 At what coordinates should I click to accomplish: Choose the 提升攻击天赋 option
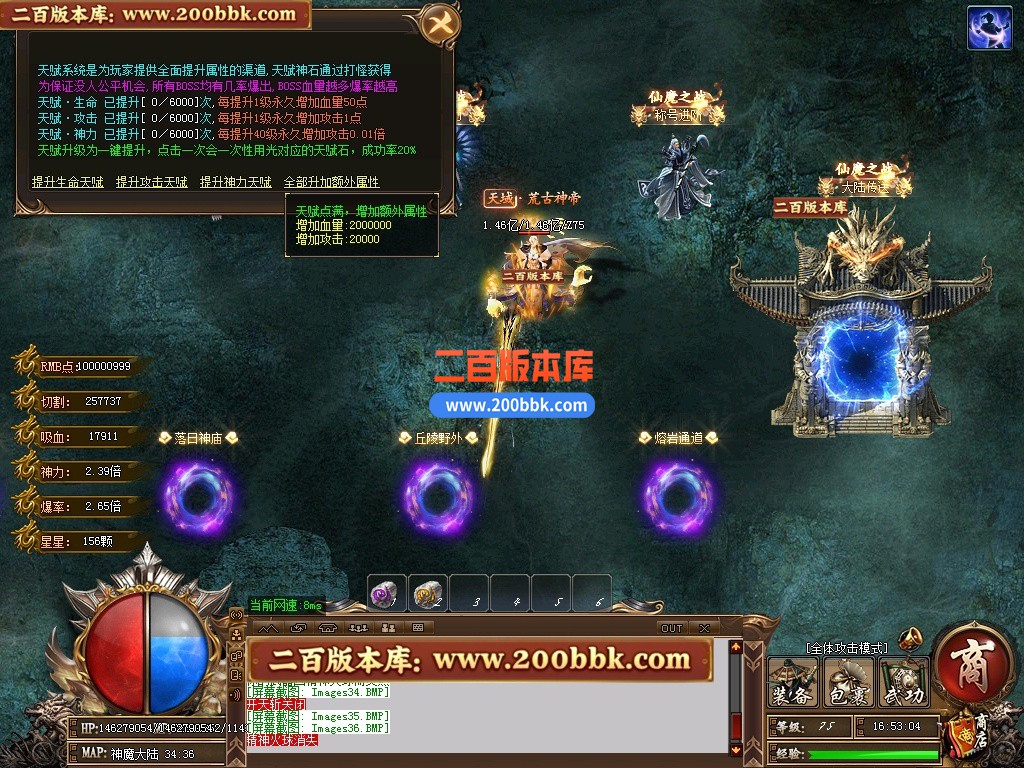[151, 182]
